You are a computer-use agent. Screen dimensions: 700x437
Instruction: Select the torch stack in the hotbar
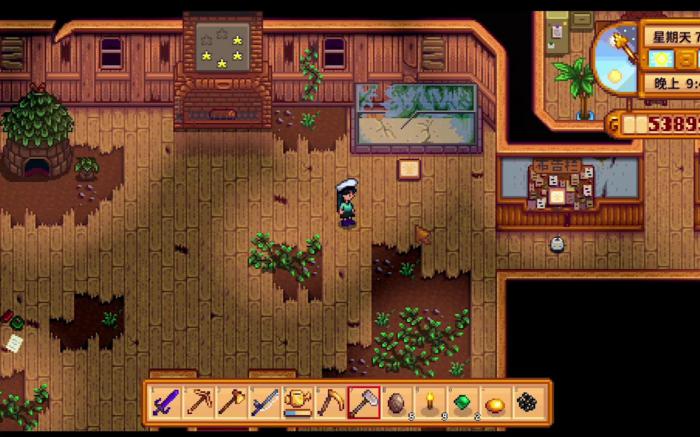430,403
